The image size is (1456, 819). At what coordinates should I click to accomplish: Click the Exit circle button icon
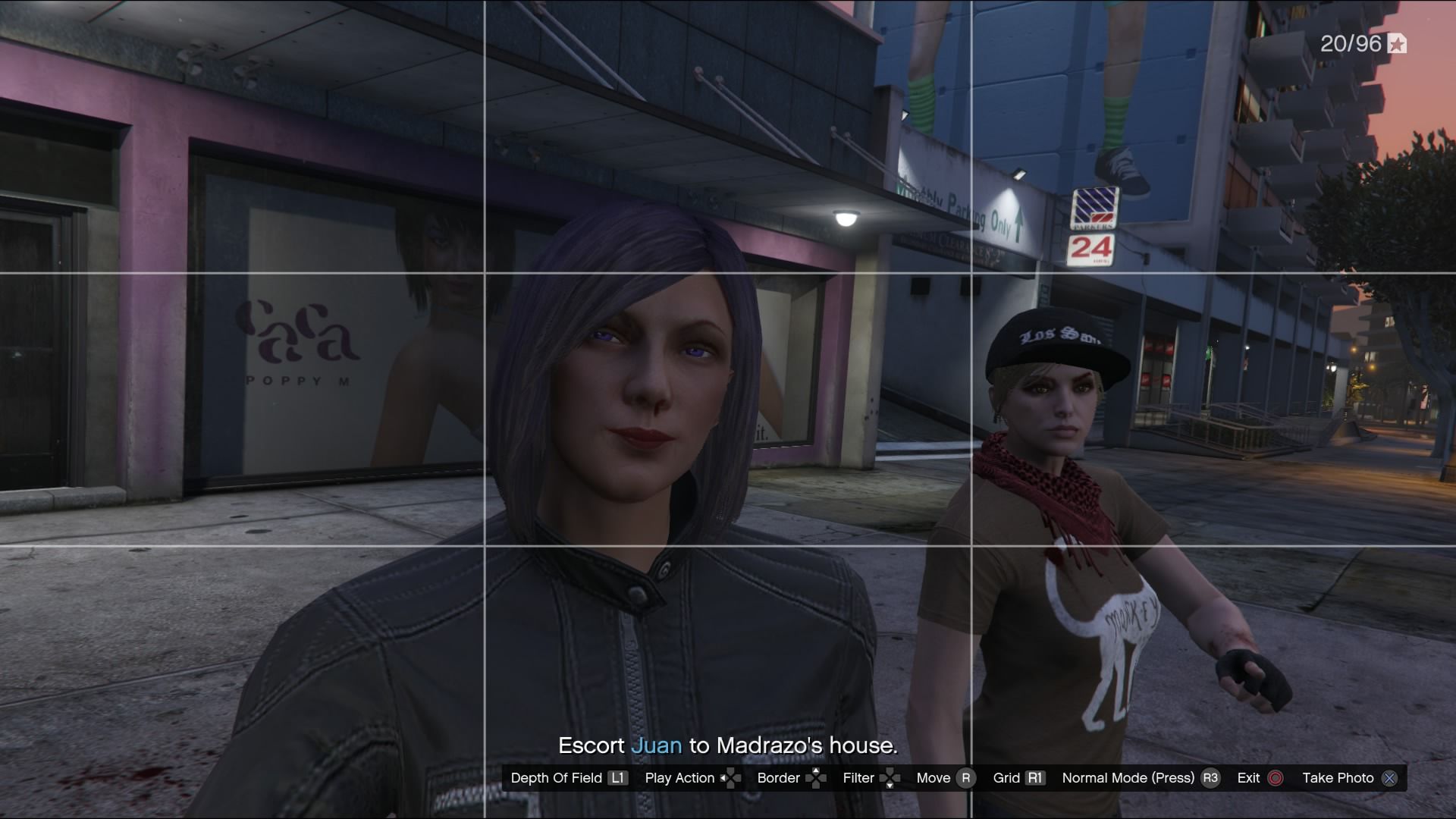tap(1276, 778)
